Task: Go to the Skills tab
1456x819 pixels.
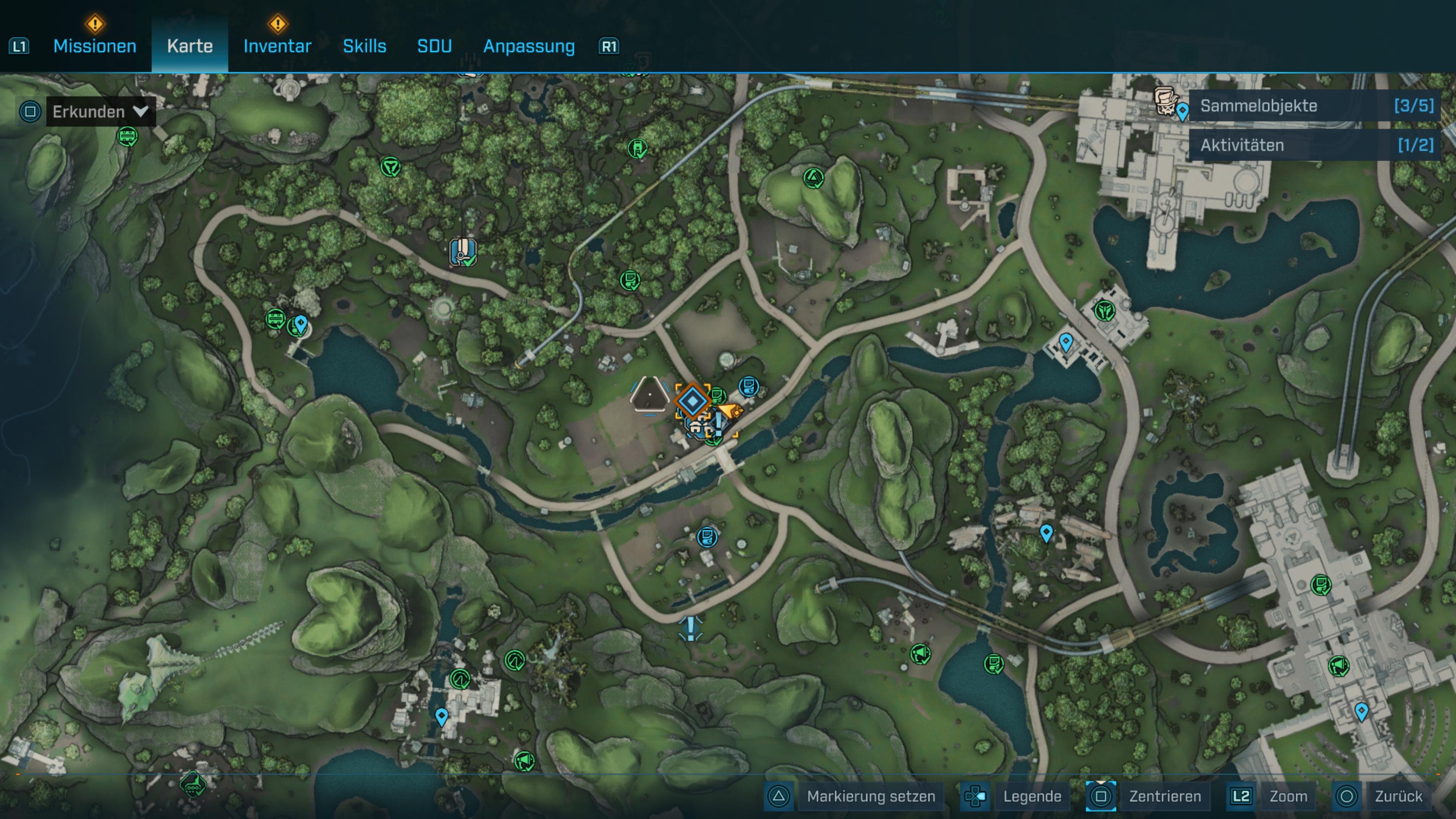Action: pyautogui.click(x=364, y=46)
